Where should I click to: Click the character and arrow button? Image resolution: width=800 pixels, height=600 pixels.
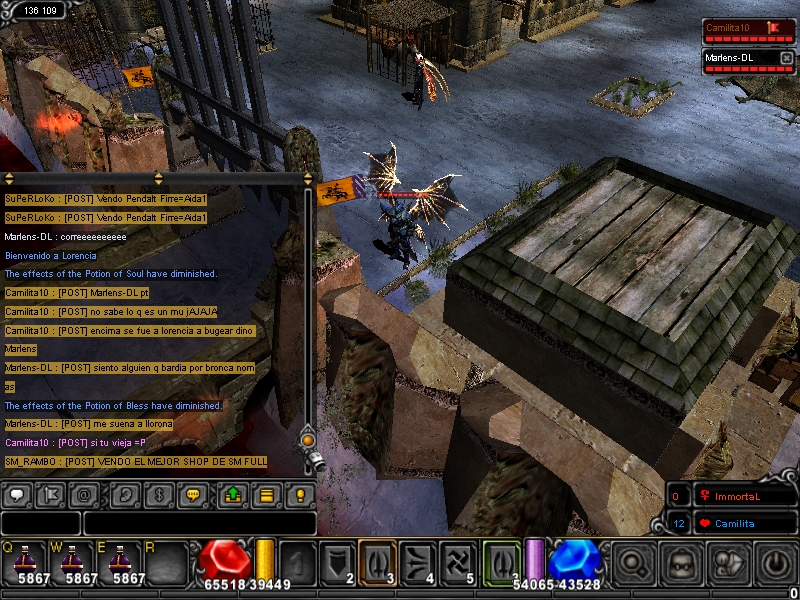tap(729, 563)
